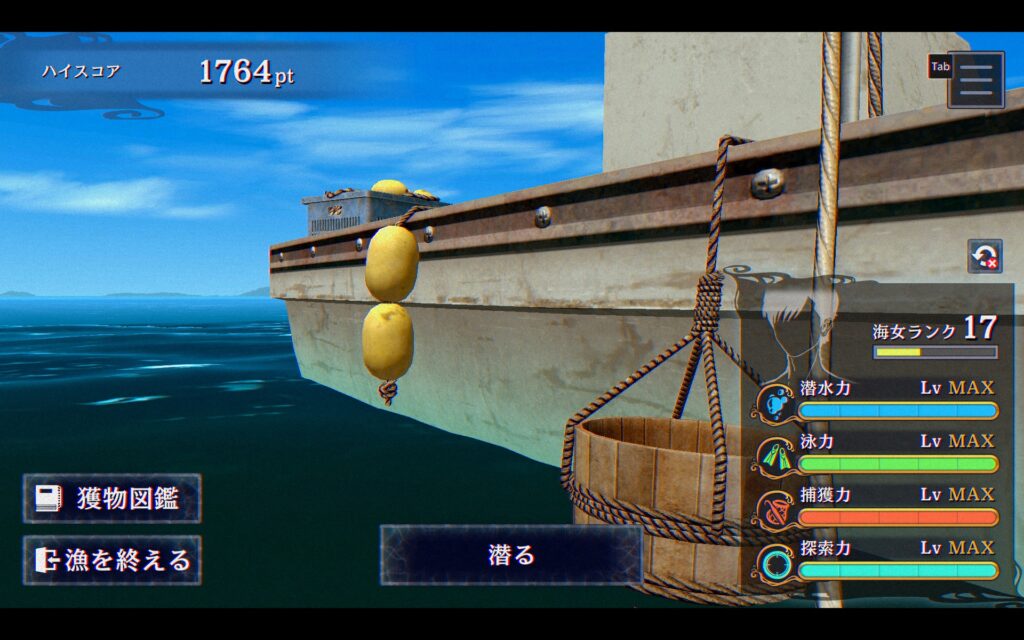Open the hamburger menu button
This screenshot has width=1024, height=640.
(x=976, y=79)
